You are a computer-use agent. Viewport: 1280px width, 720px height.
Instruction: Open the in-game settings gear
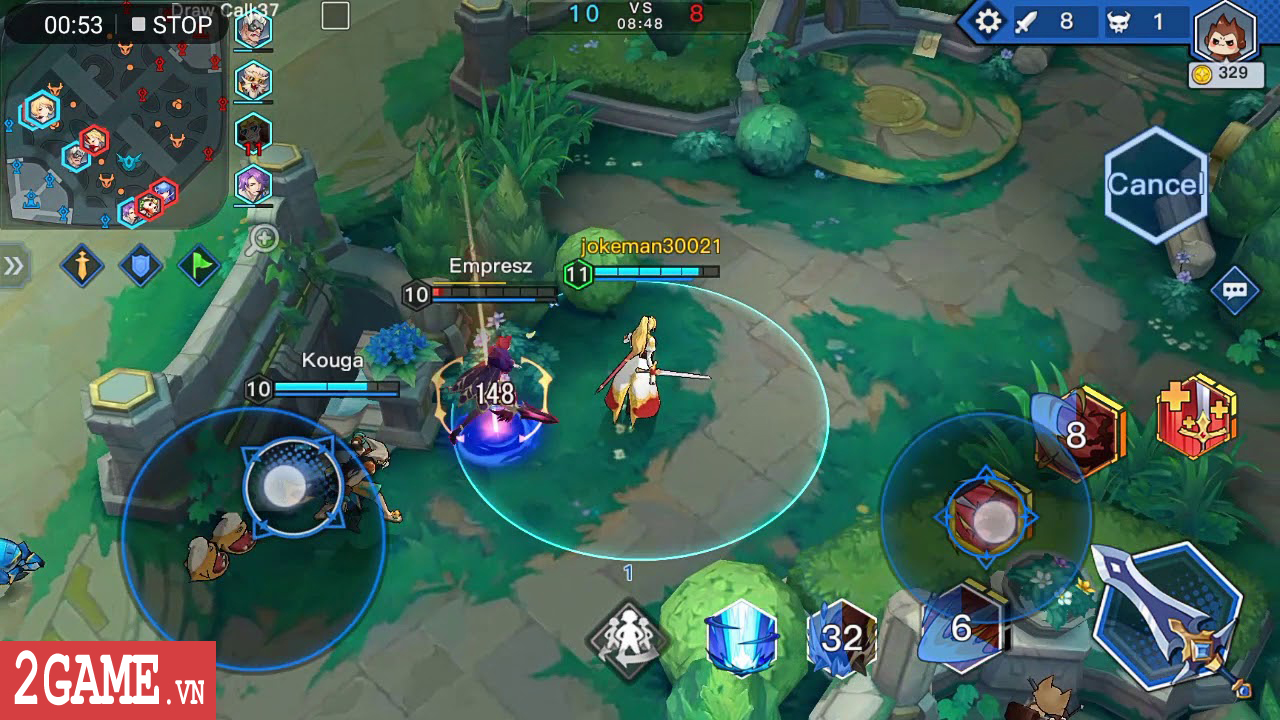coord(988,20)
